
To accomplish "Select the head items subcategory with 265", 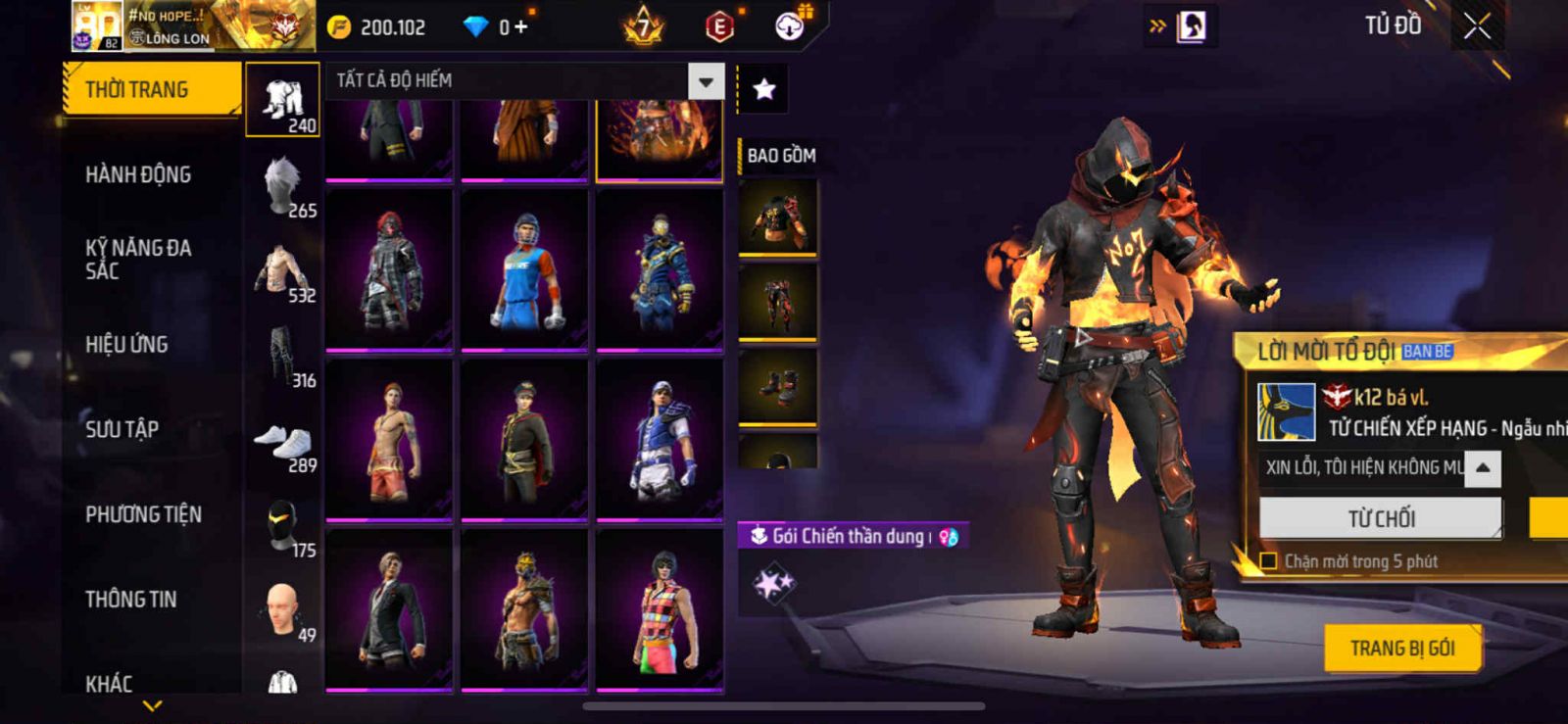I will tap(283, 188).
